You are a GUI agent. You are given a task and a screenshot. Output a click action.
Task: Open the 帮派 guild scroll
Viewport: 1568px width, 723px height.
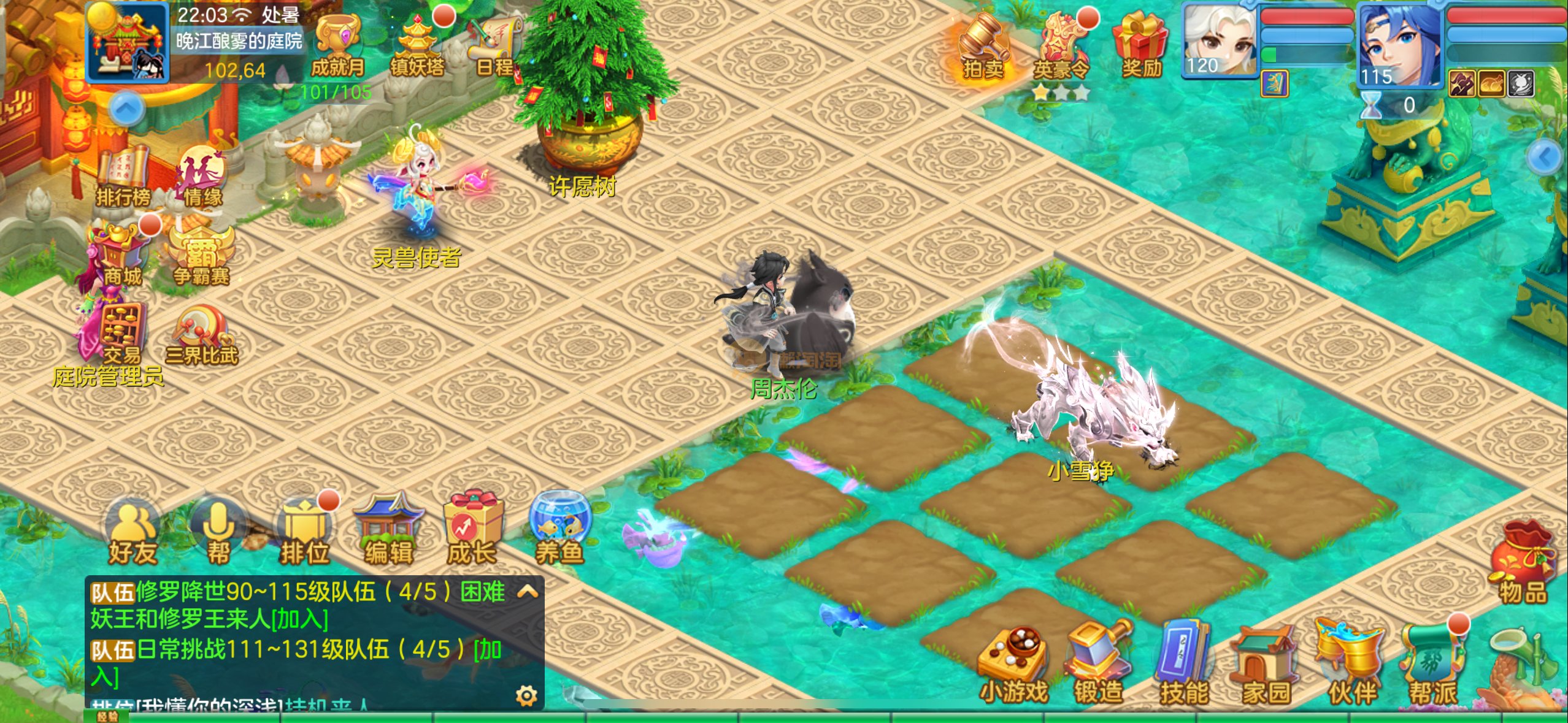[1433, 665]
